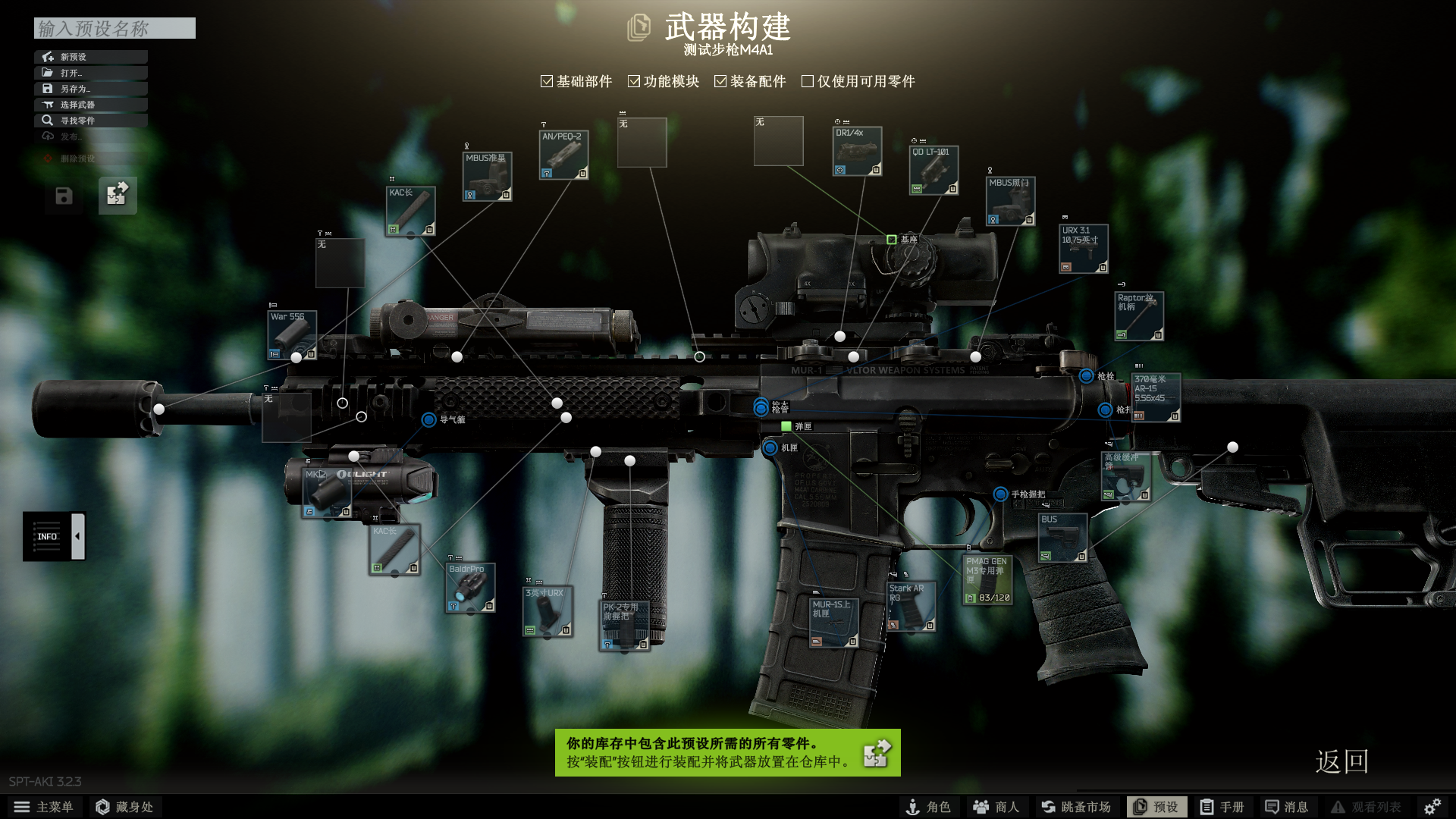Screen dimensions: 1456x819
Task: Create a new preset (新预设)
Action: coord(90,57)
